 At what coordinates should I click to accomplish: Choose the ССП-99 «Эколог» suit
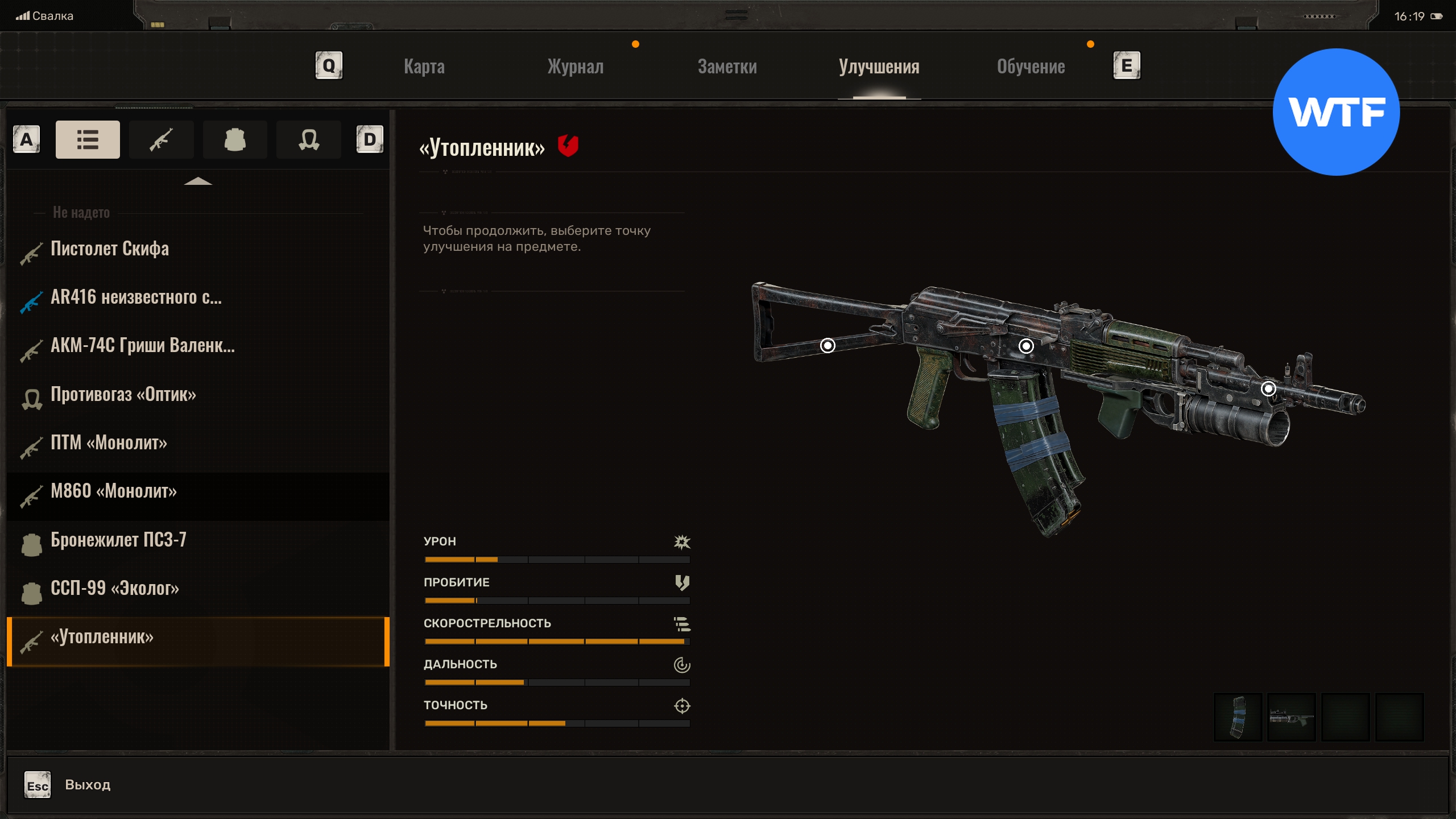(x=115, y=588)
